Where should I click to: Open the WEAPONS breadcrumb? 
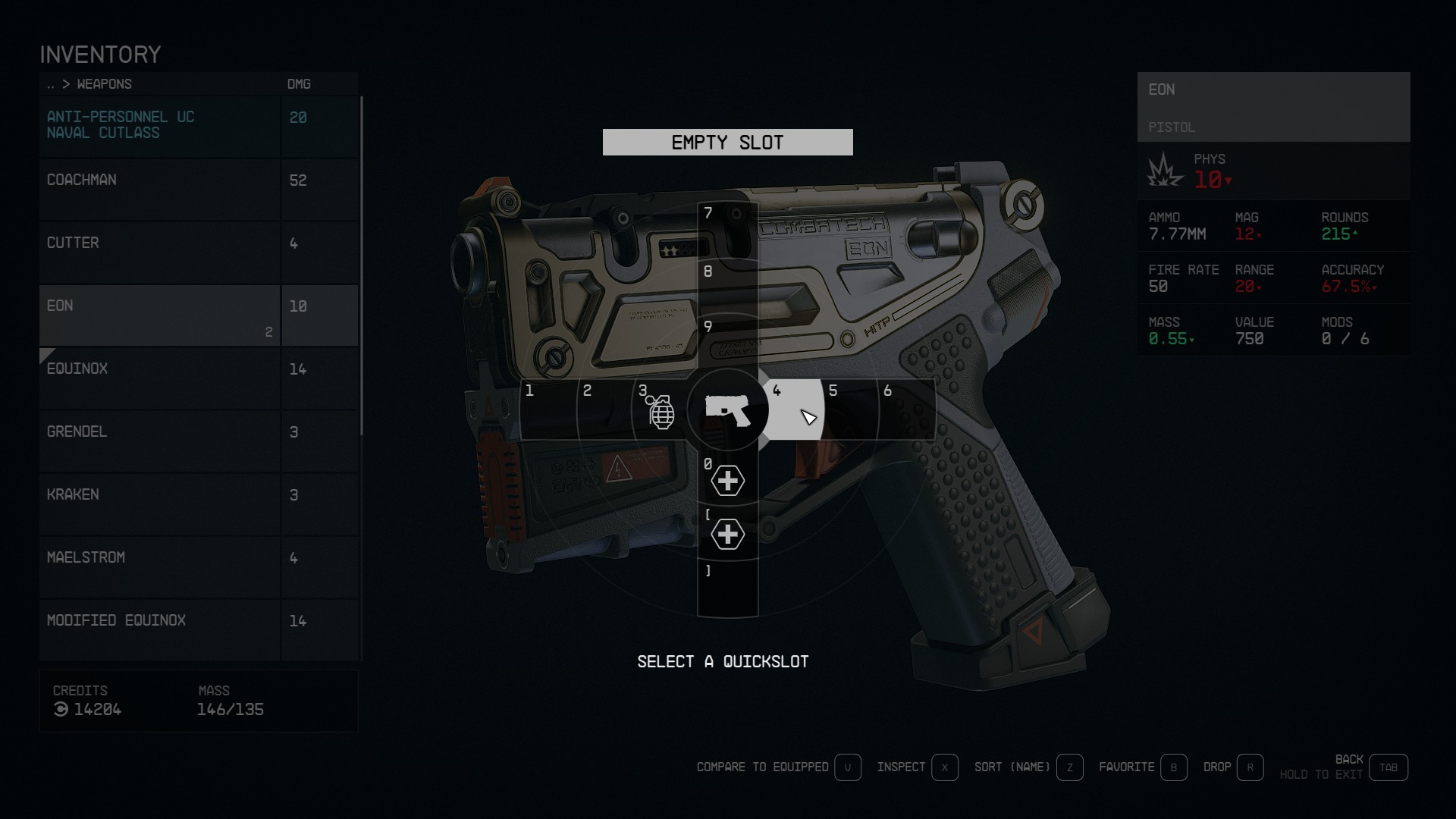pos(104,84)
